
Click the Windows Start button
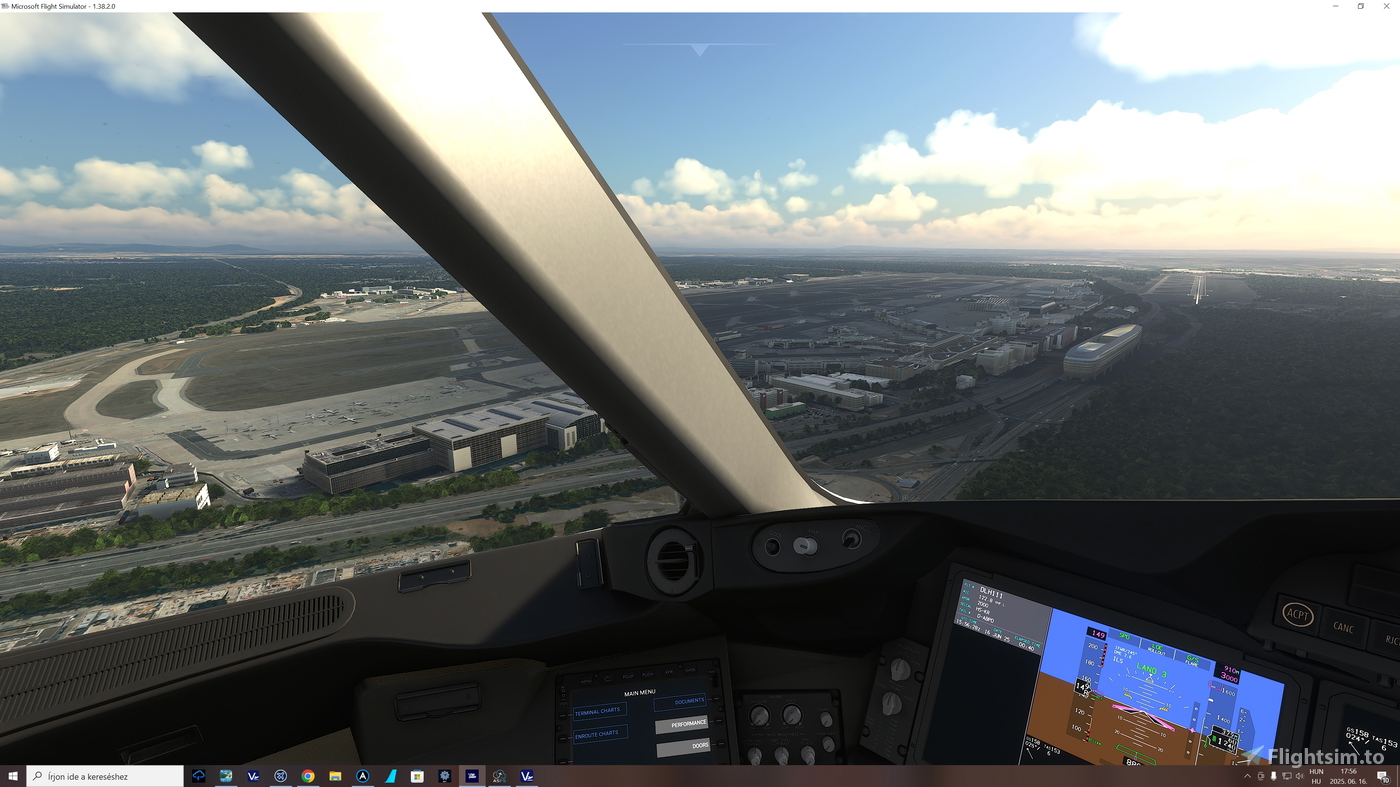[12, 775]
